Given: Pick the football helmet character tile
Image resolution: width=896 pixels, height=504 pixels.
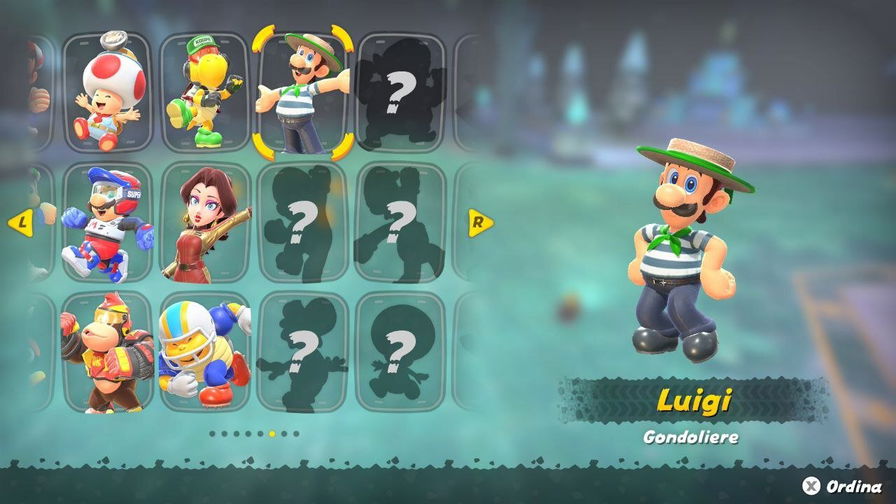Looking at the screenshot, I should tap(204, 352).
